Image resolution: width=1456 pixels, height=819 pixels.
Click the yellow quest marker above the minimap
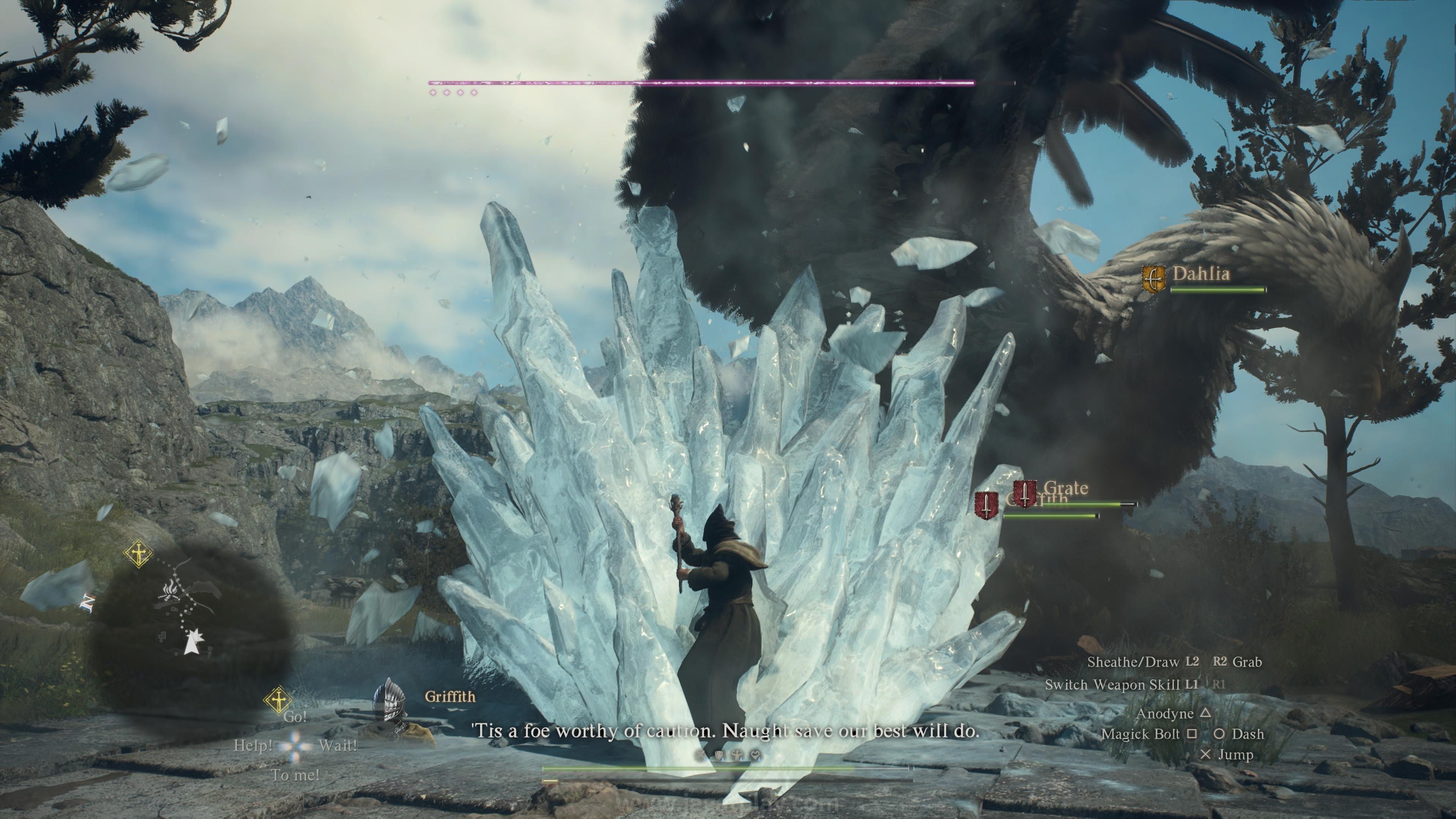click(138, 554)
